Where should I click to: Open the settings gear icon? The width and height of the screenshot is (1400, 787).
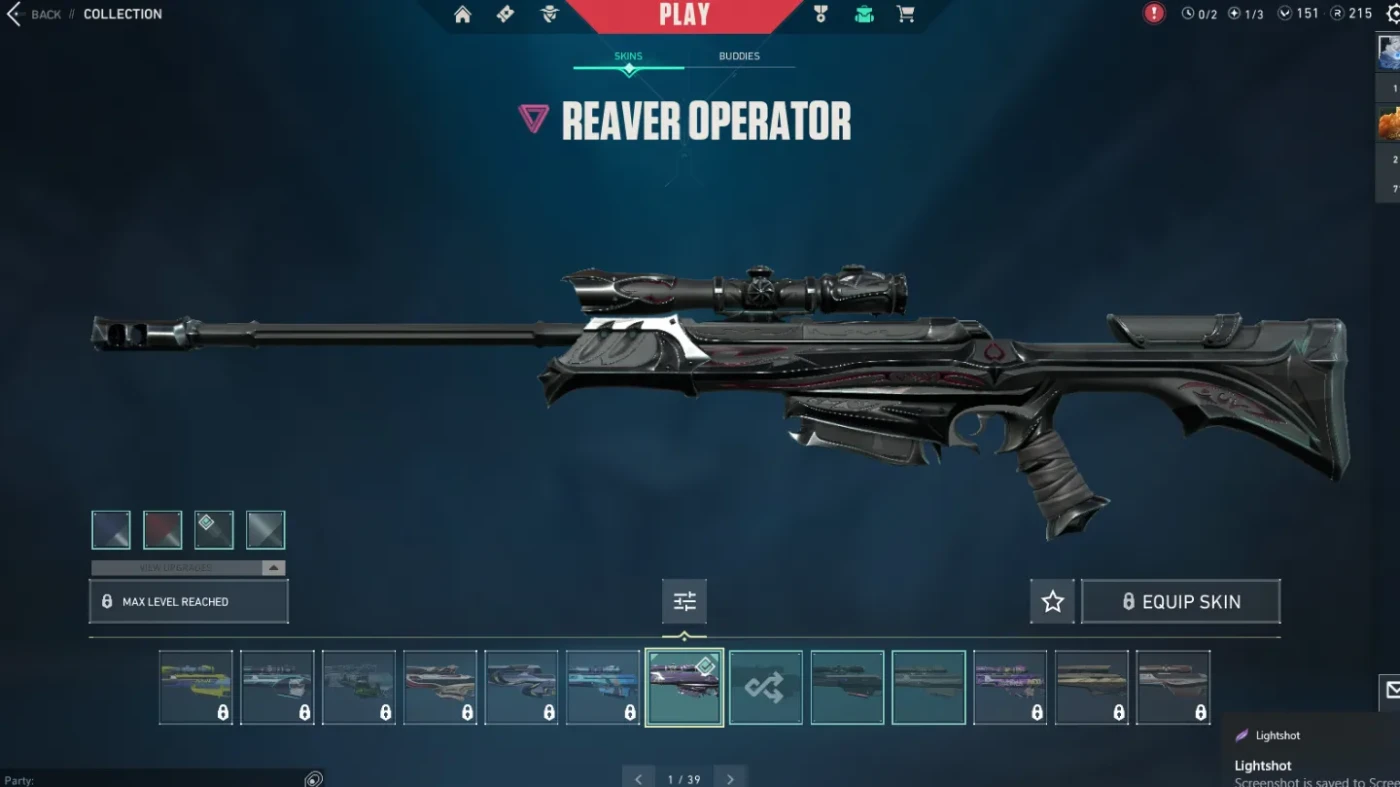pos(1391,14)
